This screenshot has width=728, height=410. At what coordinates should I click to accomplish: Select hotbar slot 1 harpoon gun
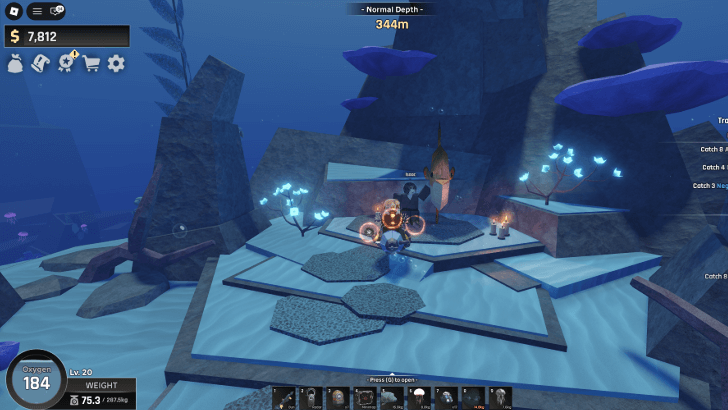click(x=283, y=398)
